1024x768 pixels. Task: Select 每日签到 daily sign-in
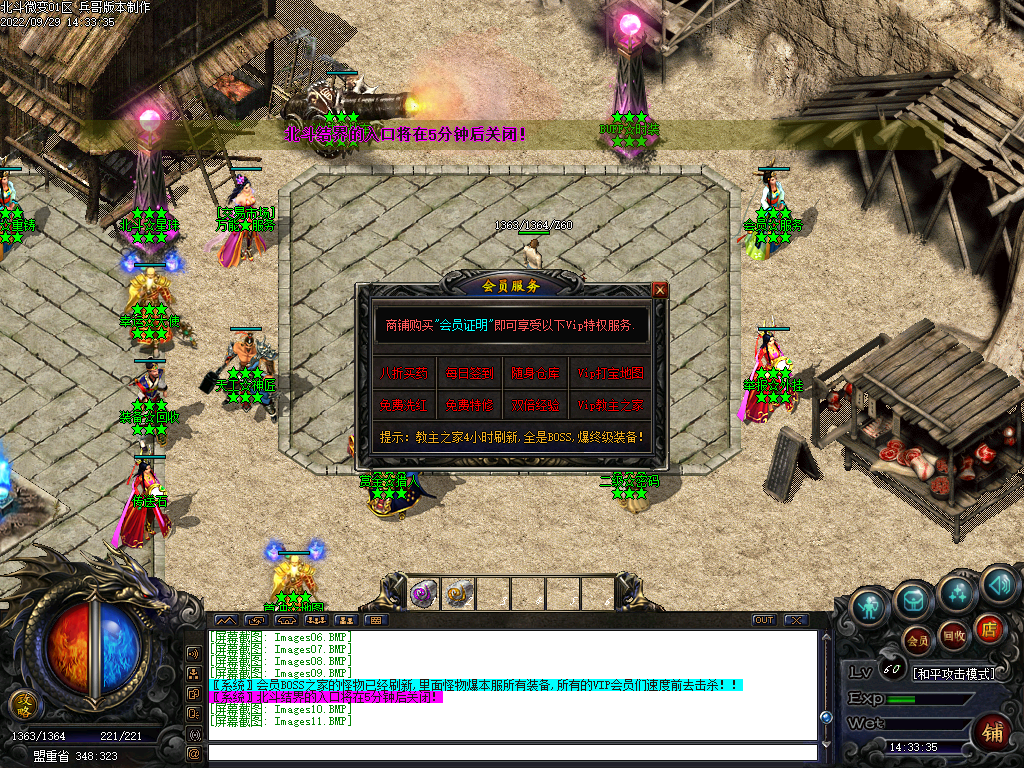[x=469, y=374]
